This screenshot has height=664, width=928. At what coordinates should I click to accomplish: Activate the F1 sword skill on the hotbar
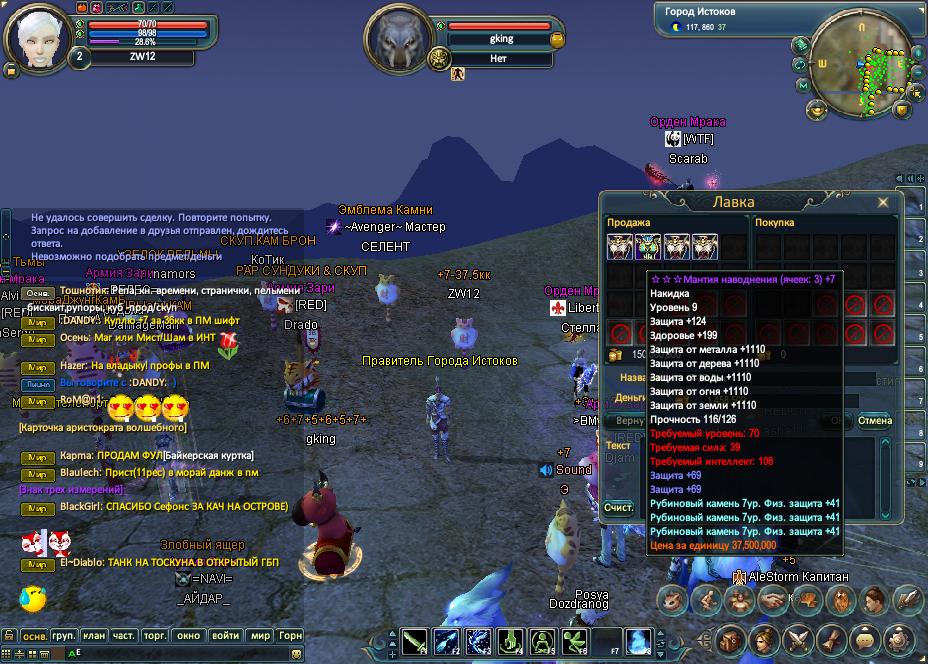415,641
